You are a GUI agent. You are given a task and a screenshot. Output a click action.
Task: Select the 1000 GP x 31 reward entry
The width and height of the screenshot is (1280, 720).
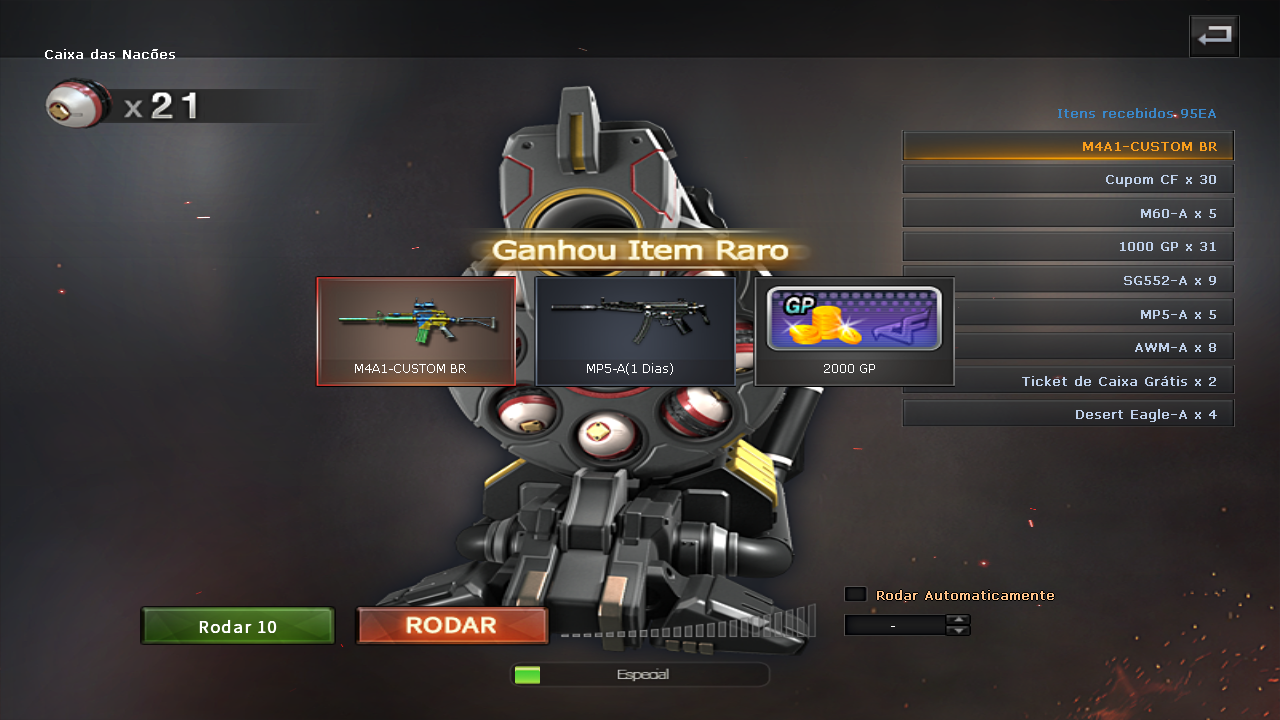(x=1067, y=246)
